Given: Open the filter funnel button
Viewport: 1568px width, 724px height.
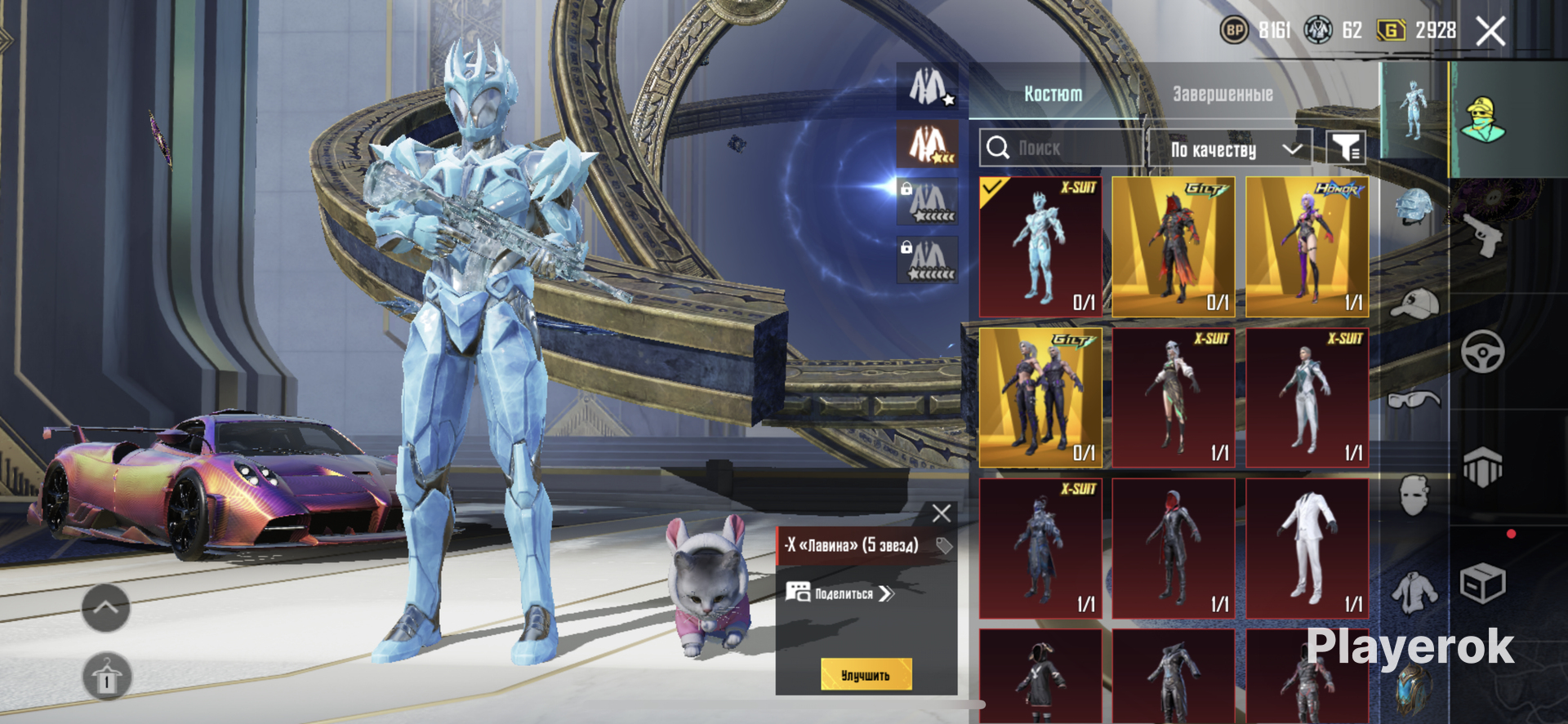Looking at the screenshot, I should click(x=1345, y=149).
